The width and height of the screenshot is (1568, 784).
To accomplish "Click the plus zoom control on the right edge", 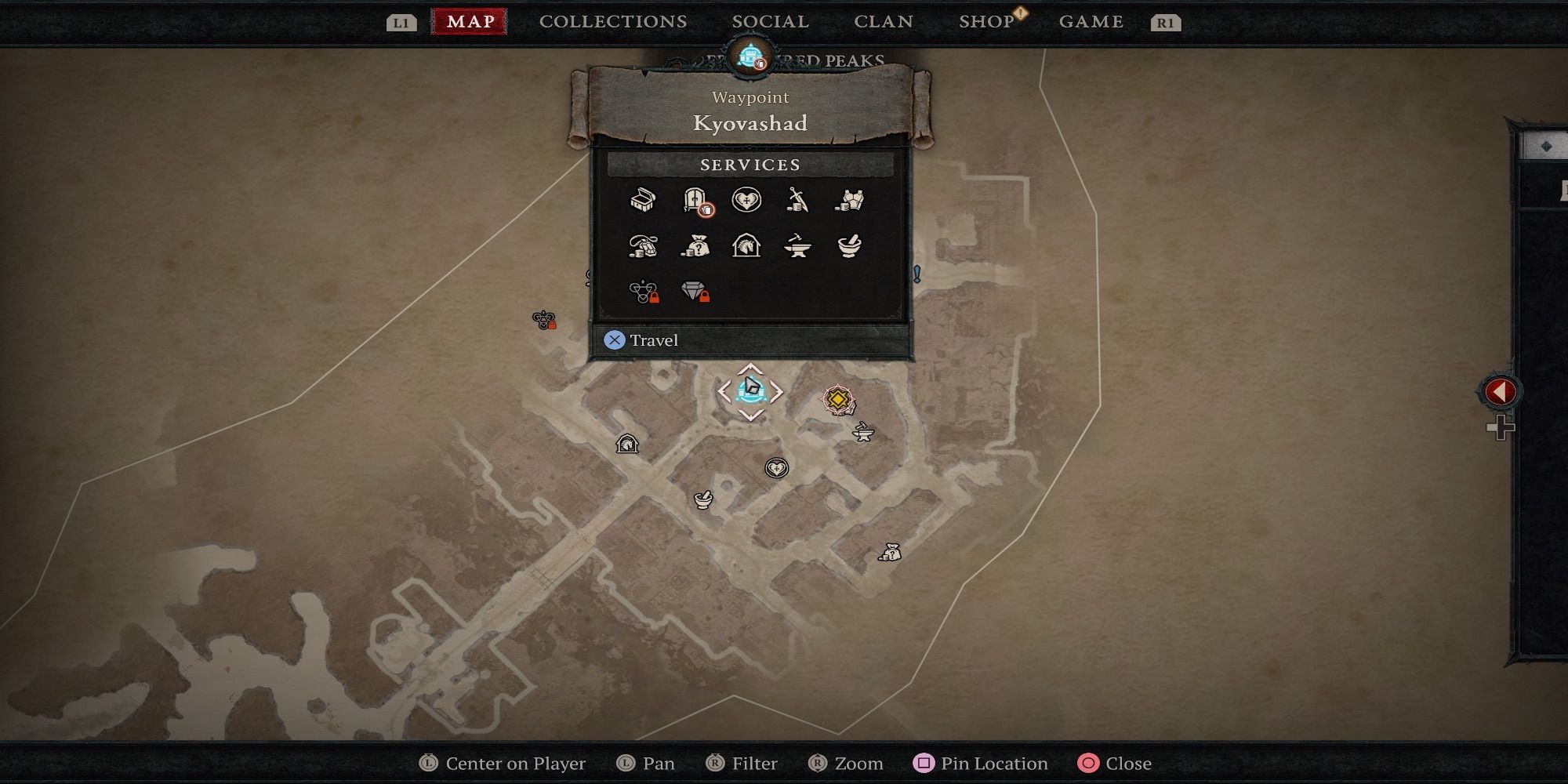I will coord(1500,429).
